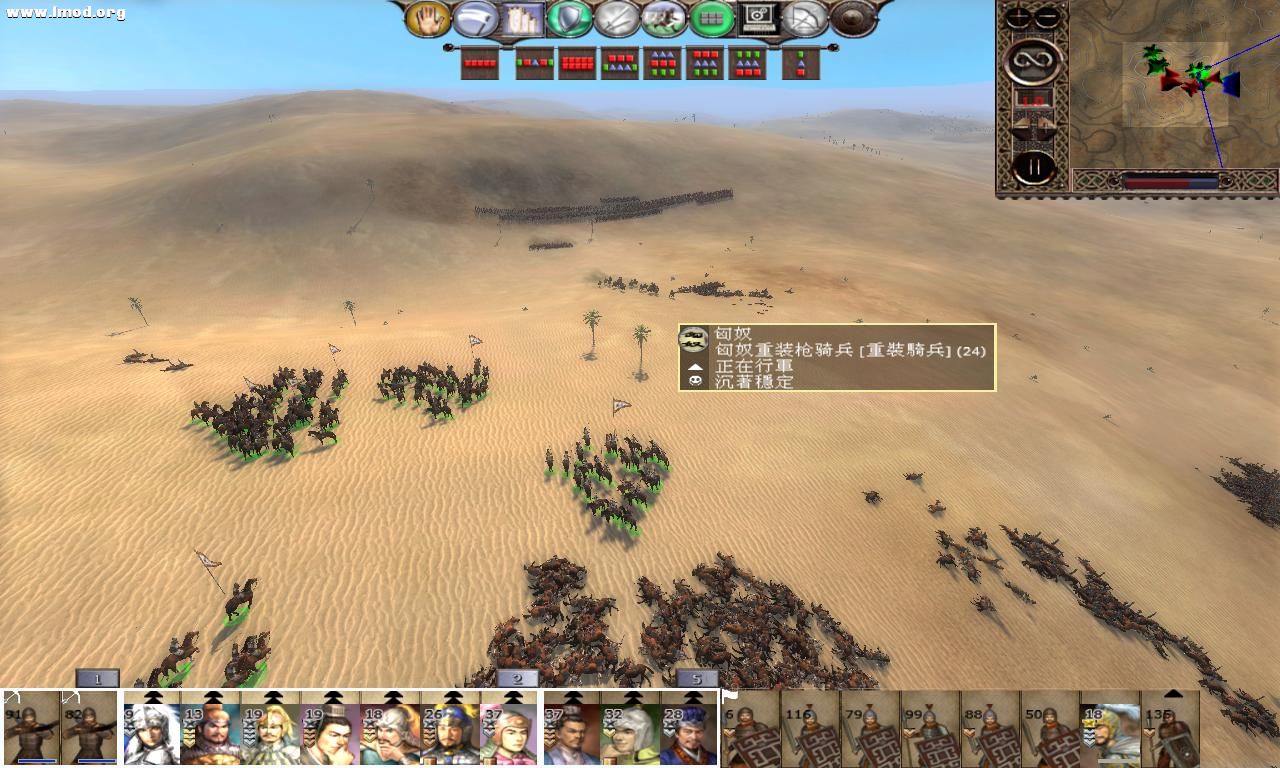Collapse group 1 unit cards via its numbered banner
The width and height of the screenshot is (1280, 768).
[96, 679]
